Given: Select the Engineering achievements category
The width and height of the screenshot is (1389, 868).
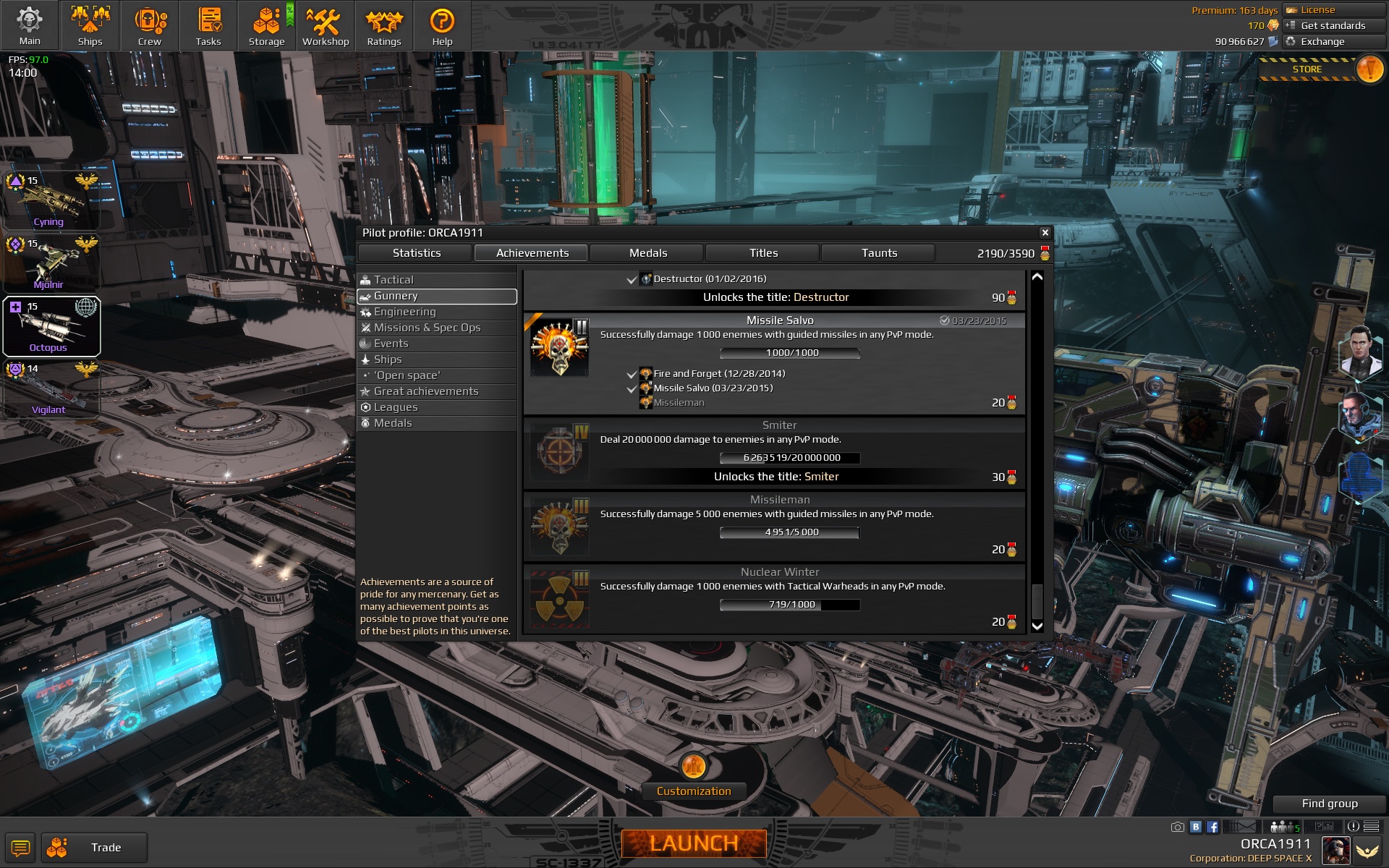Looking at the screenshot, I should 405,312.
